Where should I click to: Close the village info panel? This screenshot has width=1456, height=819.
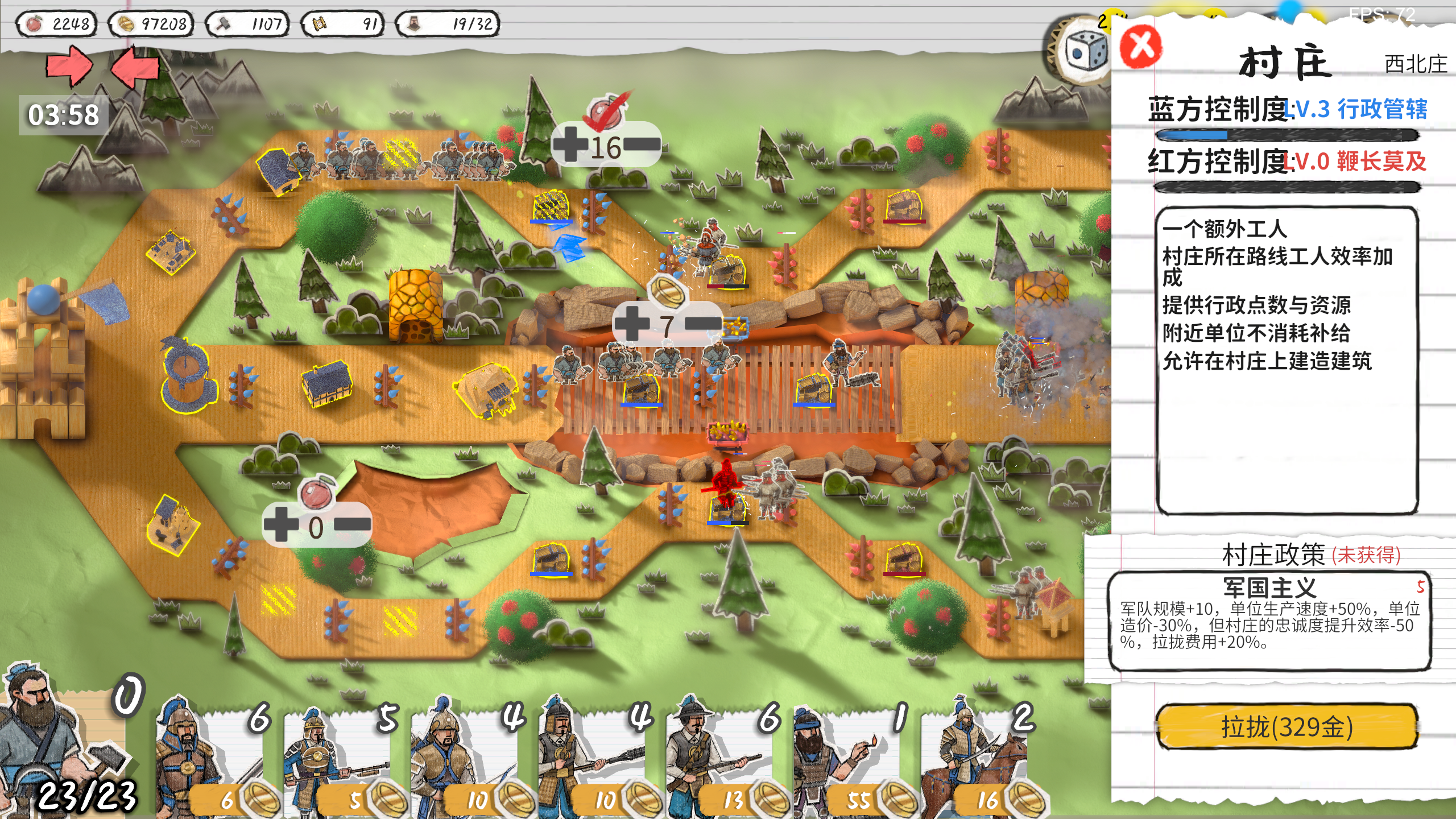pos(1140,47)
